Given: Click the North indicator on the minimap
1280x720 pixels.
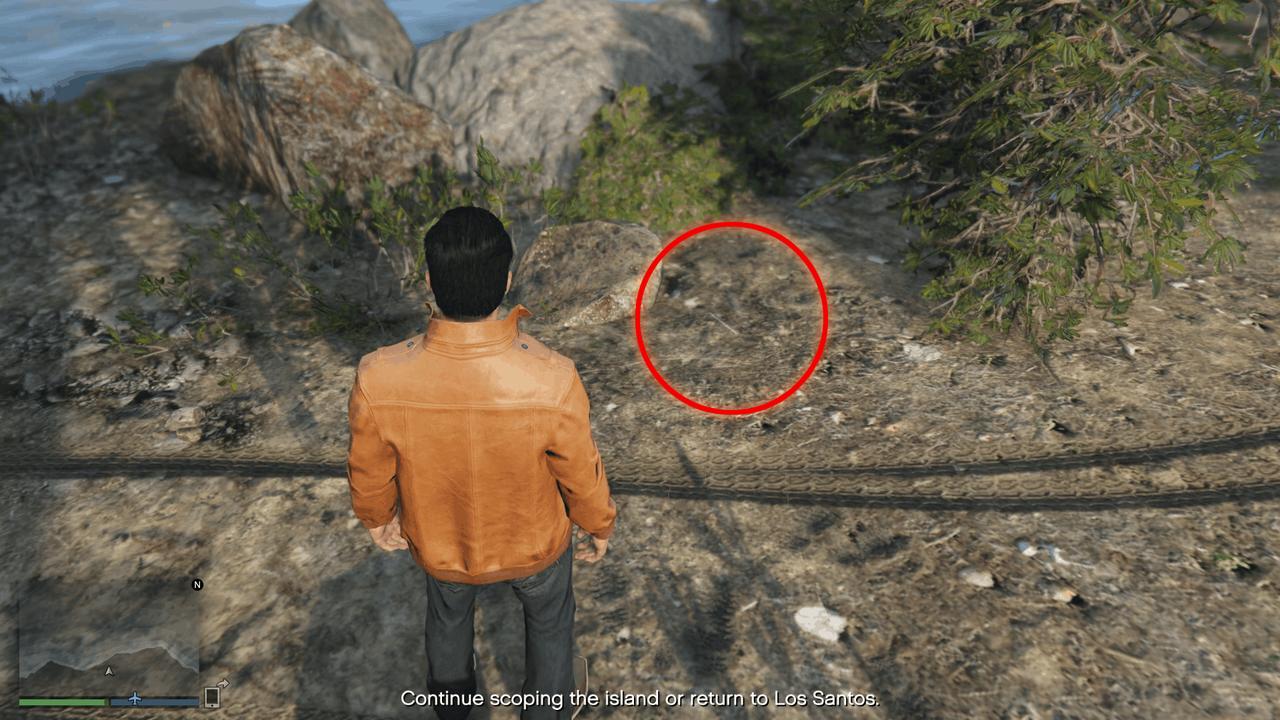Looking at the screenshot, I should (x=197, y=584).
